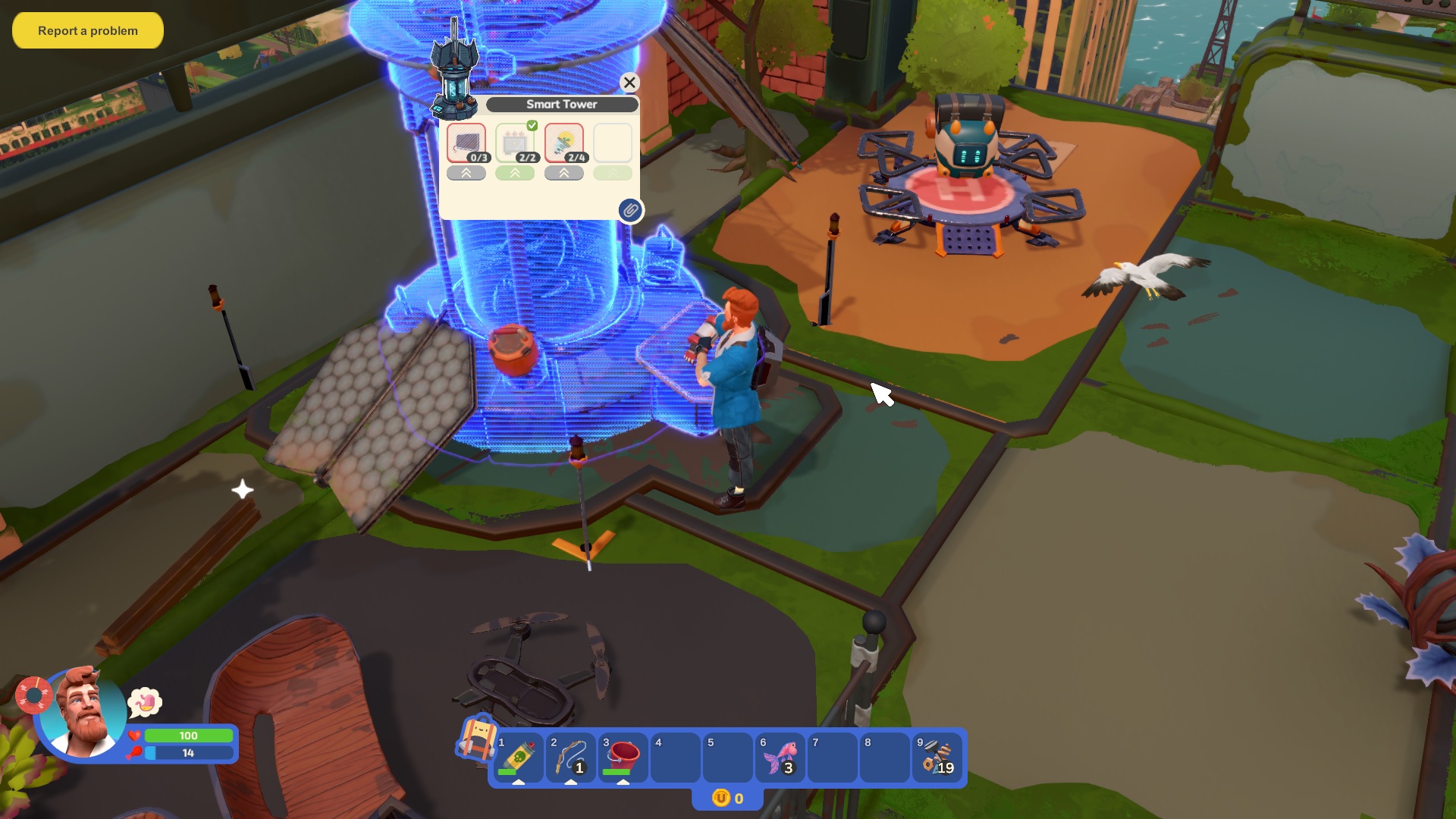Click the upgrade arrows under the 2/2 slot
Image resolution: width=1456 pixels, height=819 pixels.
[x=515, y=173]
